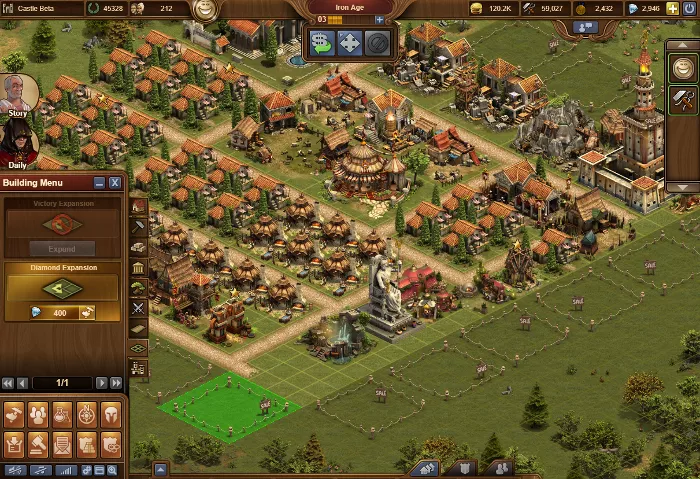Cancel the current build mode action
Viewport: 700px width, 479px height.
pyautogui.click(x=377, y=43)
